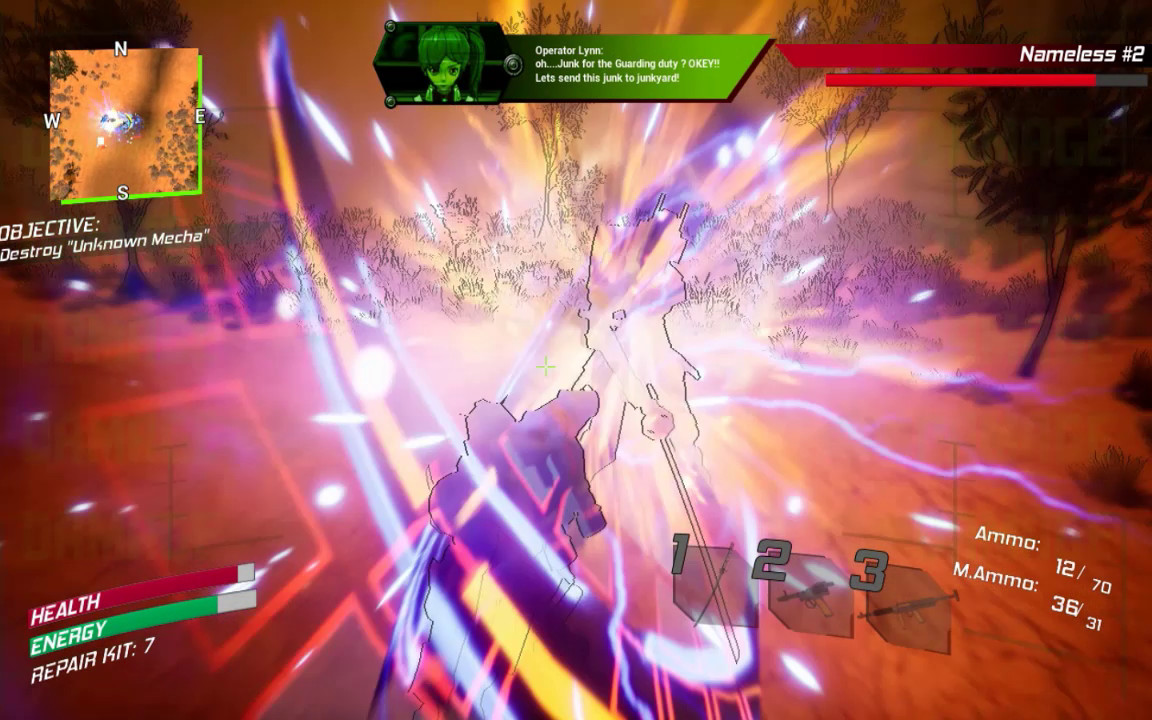Click the compass minimap
The width and height of the screenshot is (1152, 720).
(x=124, y=122)
